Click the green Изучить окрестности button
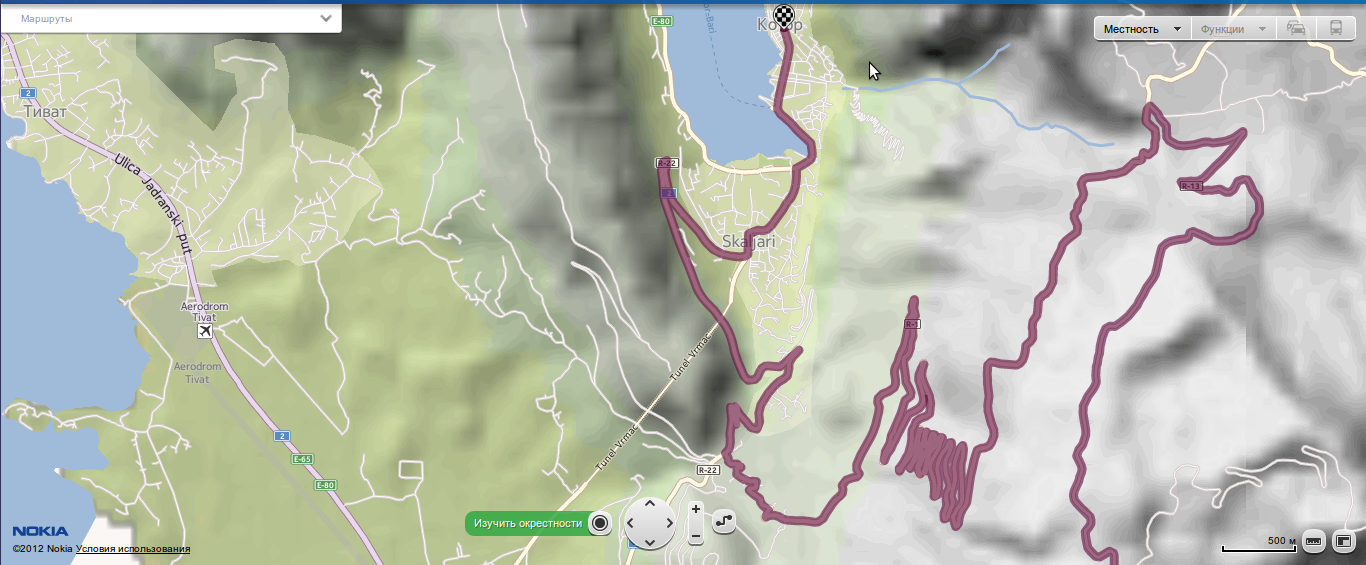The image size is (1366, 565). [529, 523]
